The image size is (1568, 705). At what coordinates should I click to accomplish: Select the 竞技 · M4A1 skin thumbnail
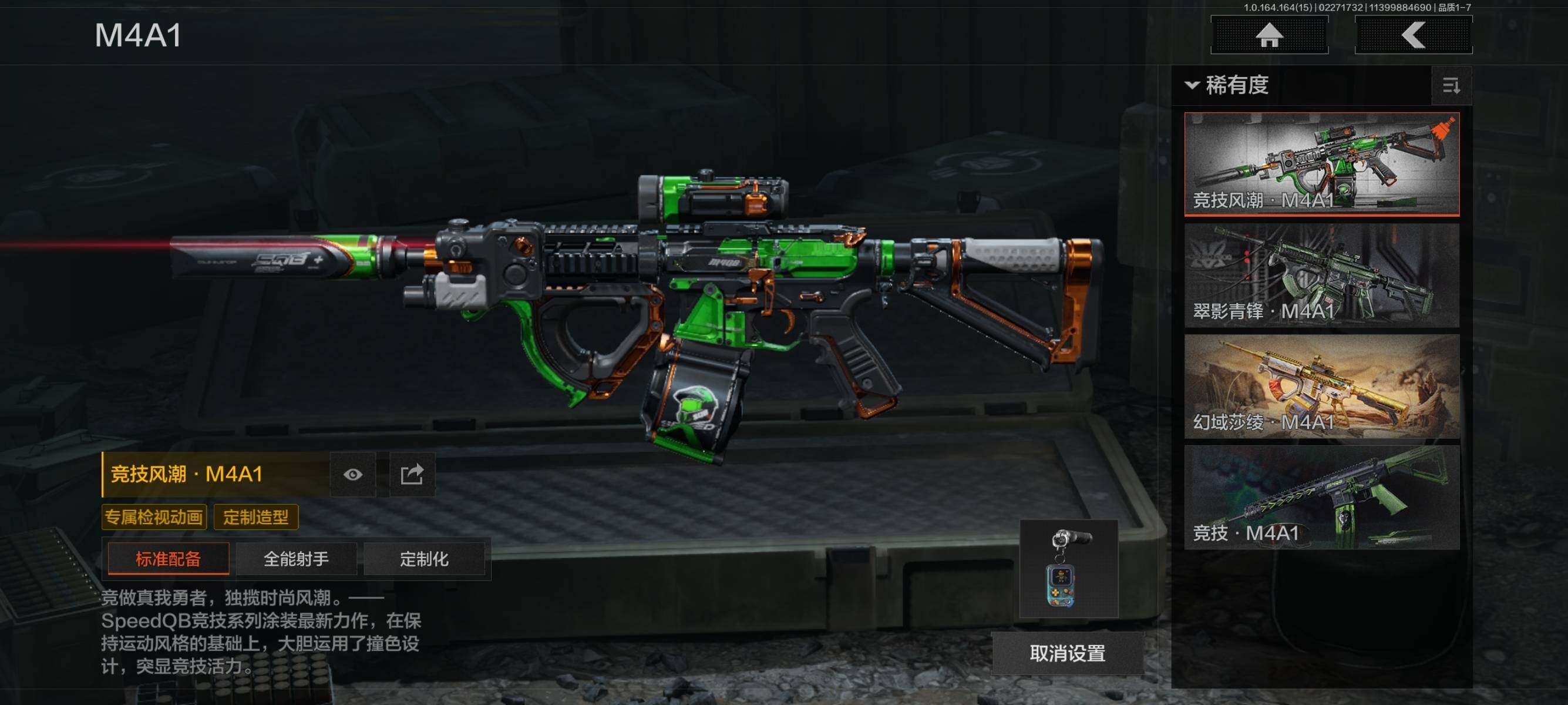1321,498
